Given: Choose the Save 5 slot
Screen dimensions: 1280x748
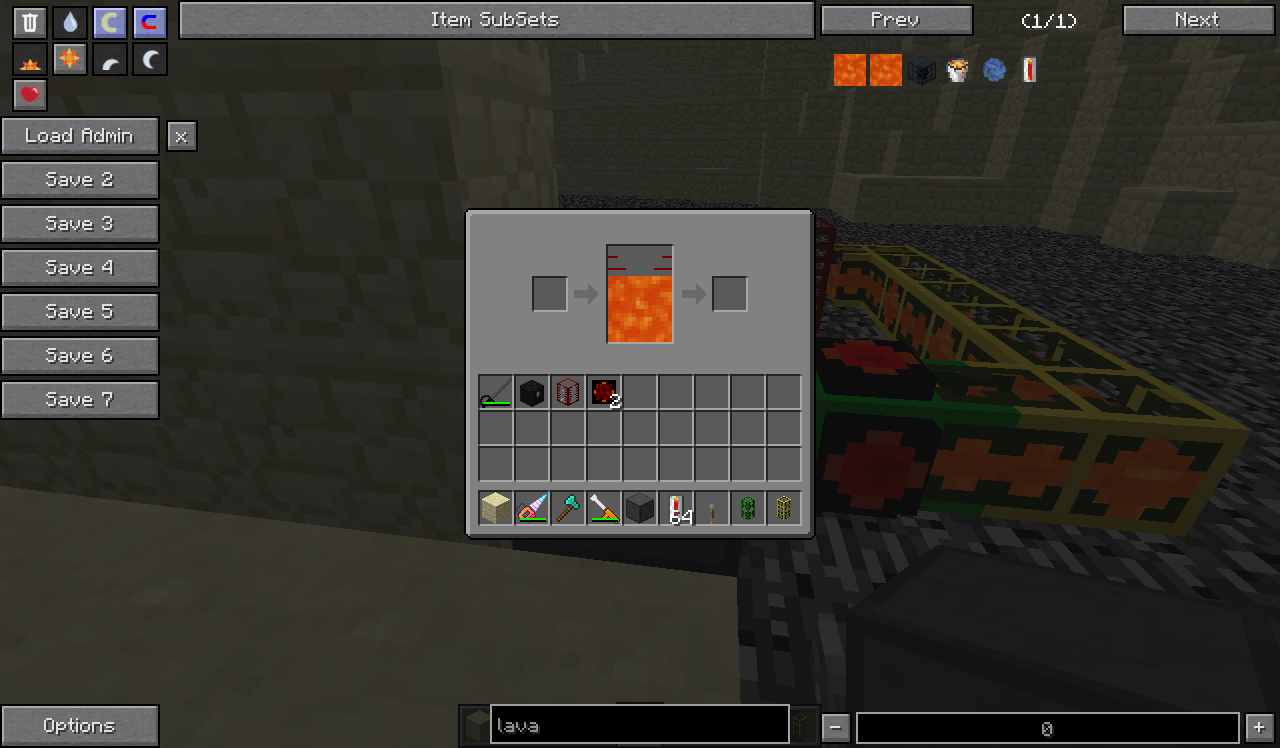Looking at the screenshot, I should coord(80,312).
